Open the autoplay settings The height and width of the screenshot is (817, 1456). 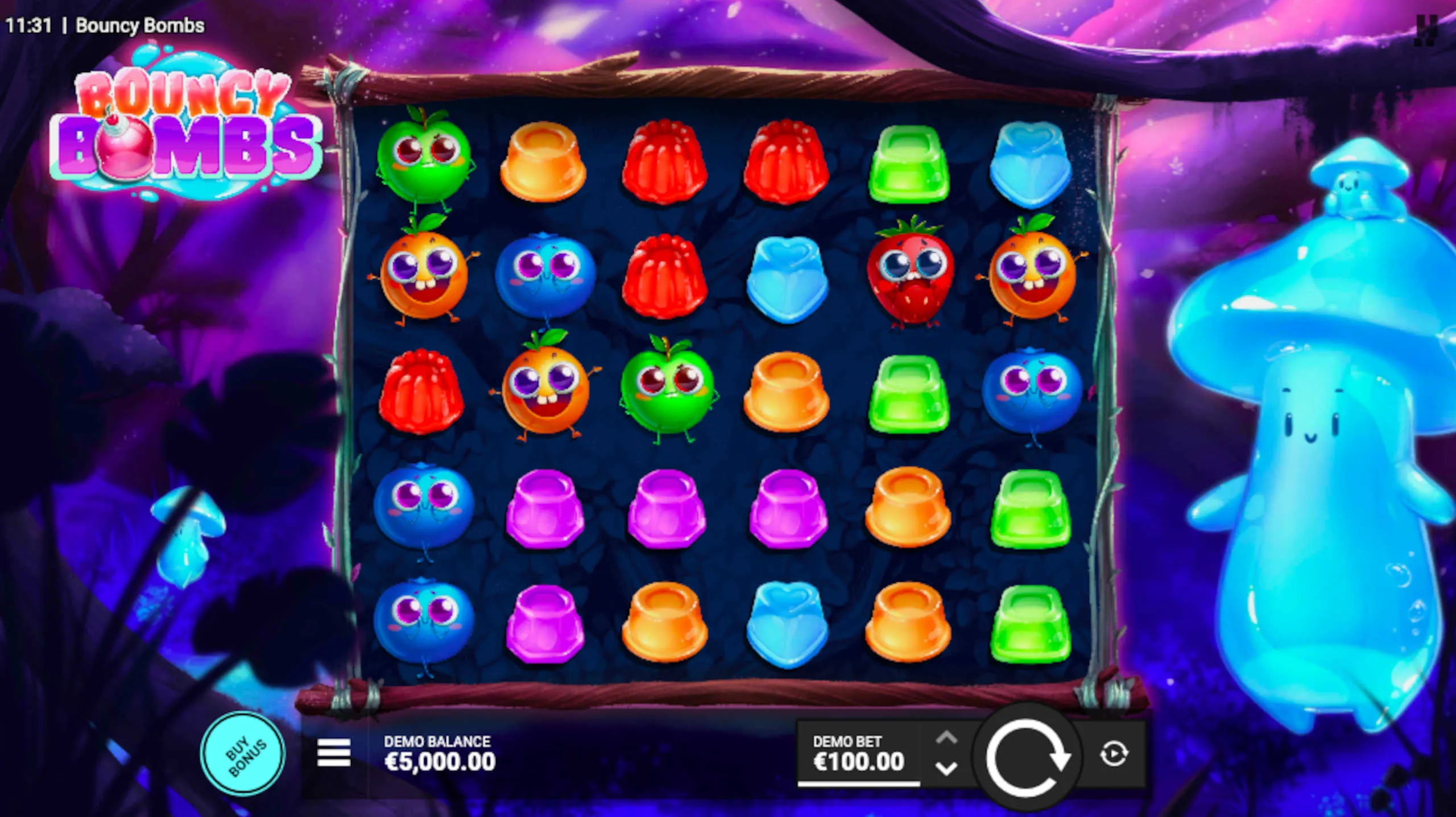(1113, 754)
